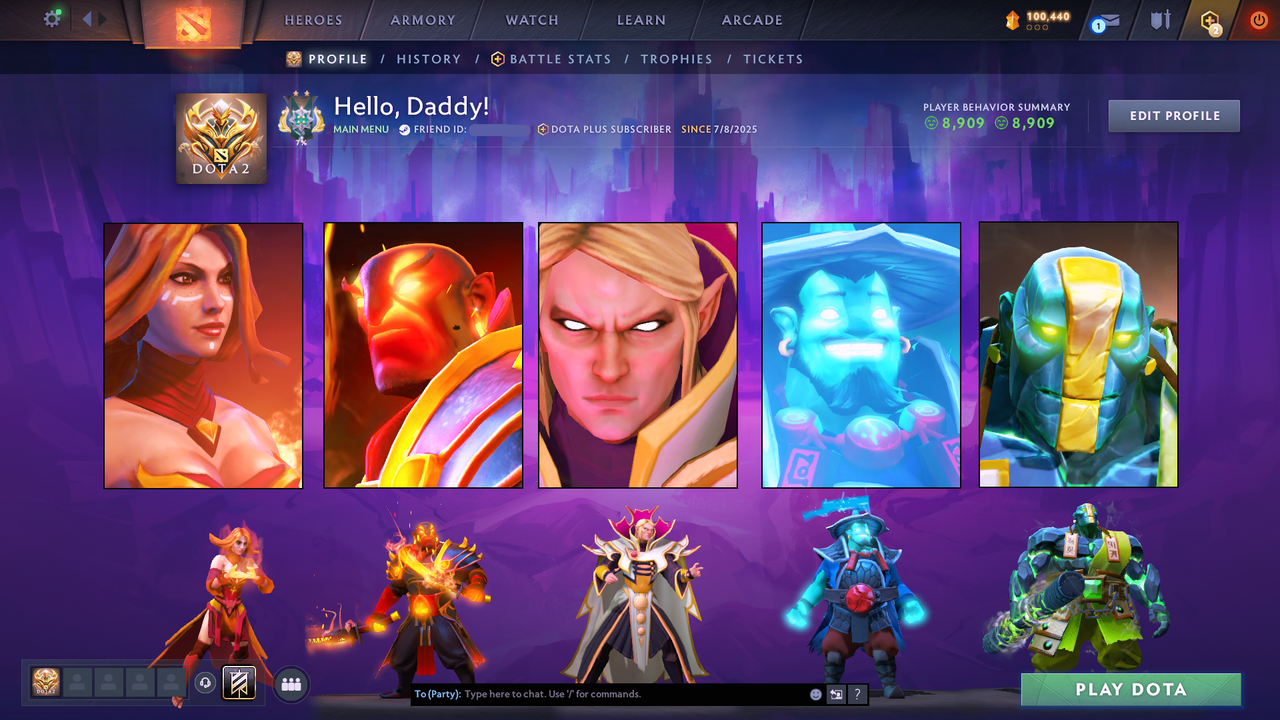The width and height of the screenshot is (1280, 720).
Task: Toggle the guild banner icon
Action: point(238,683)
